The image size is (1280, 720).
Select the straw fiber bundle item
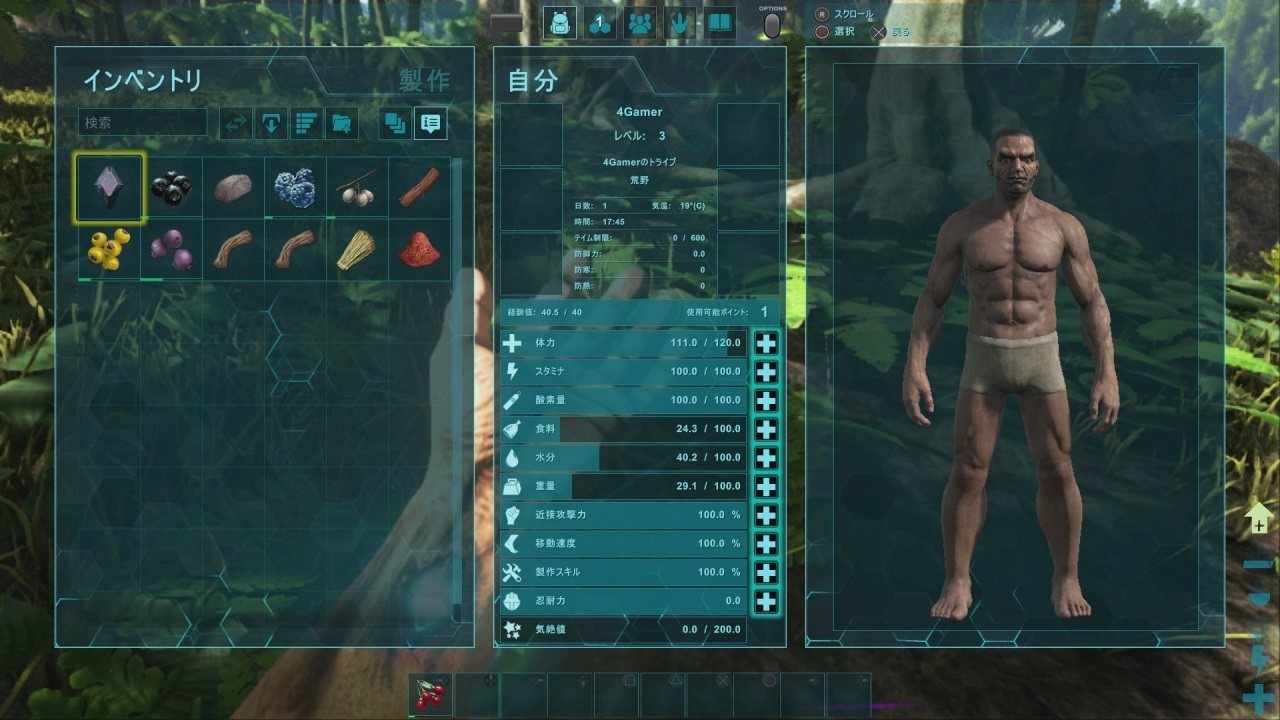pos(357,249)
